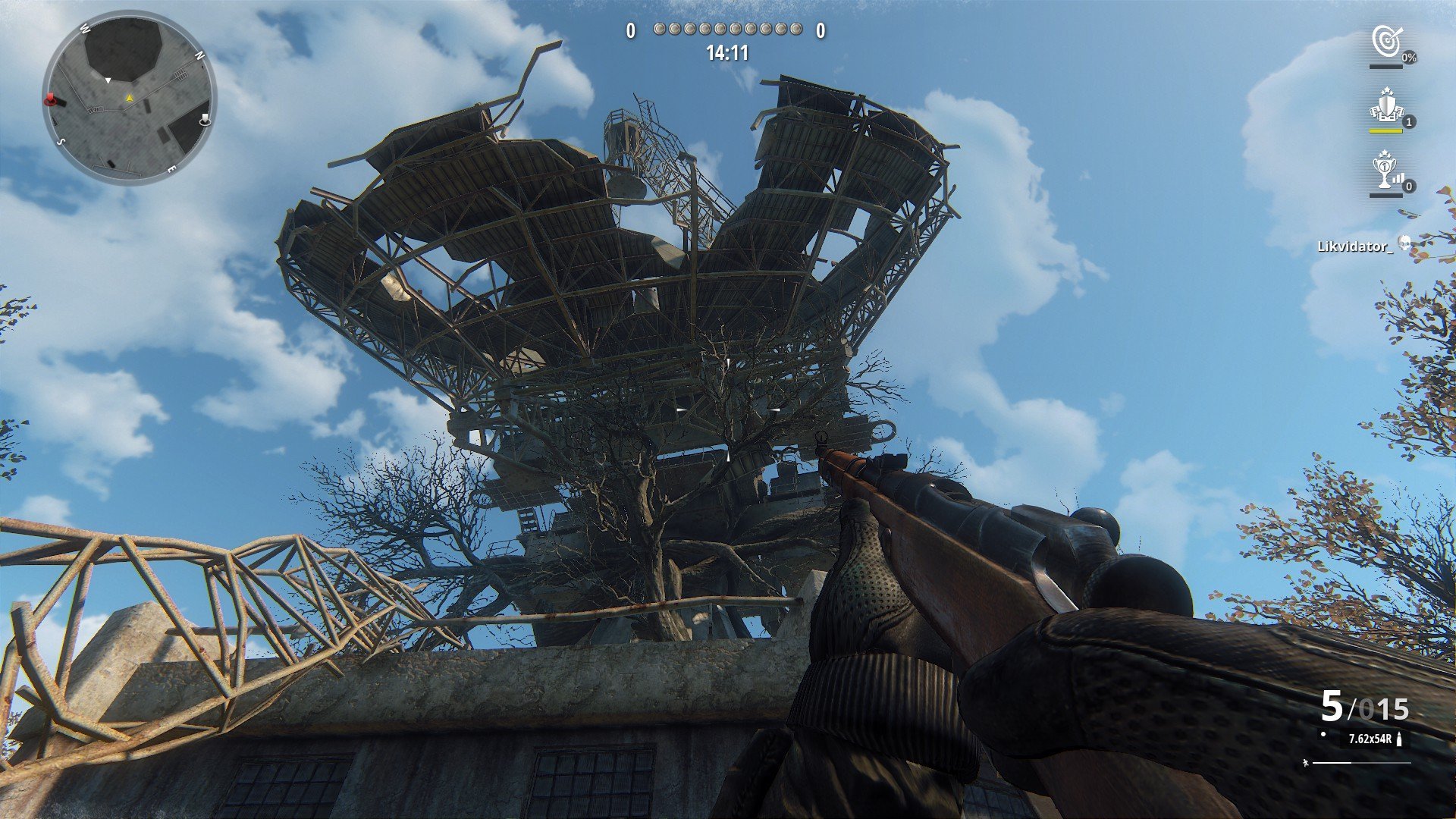Open the first-place trophy challenge icon
This screenshot has width=1456, height=819.
1385,171
